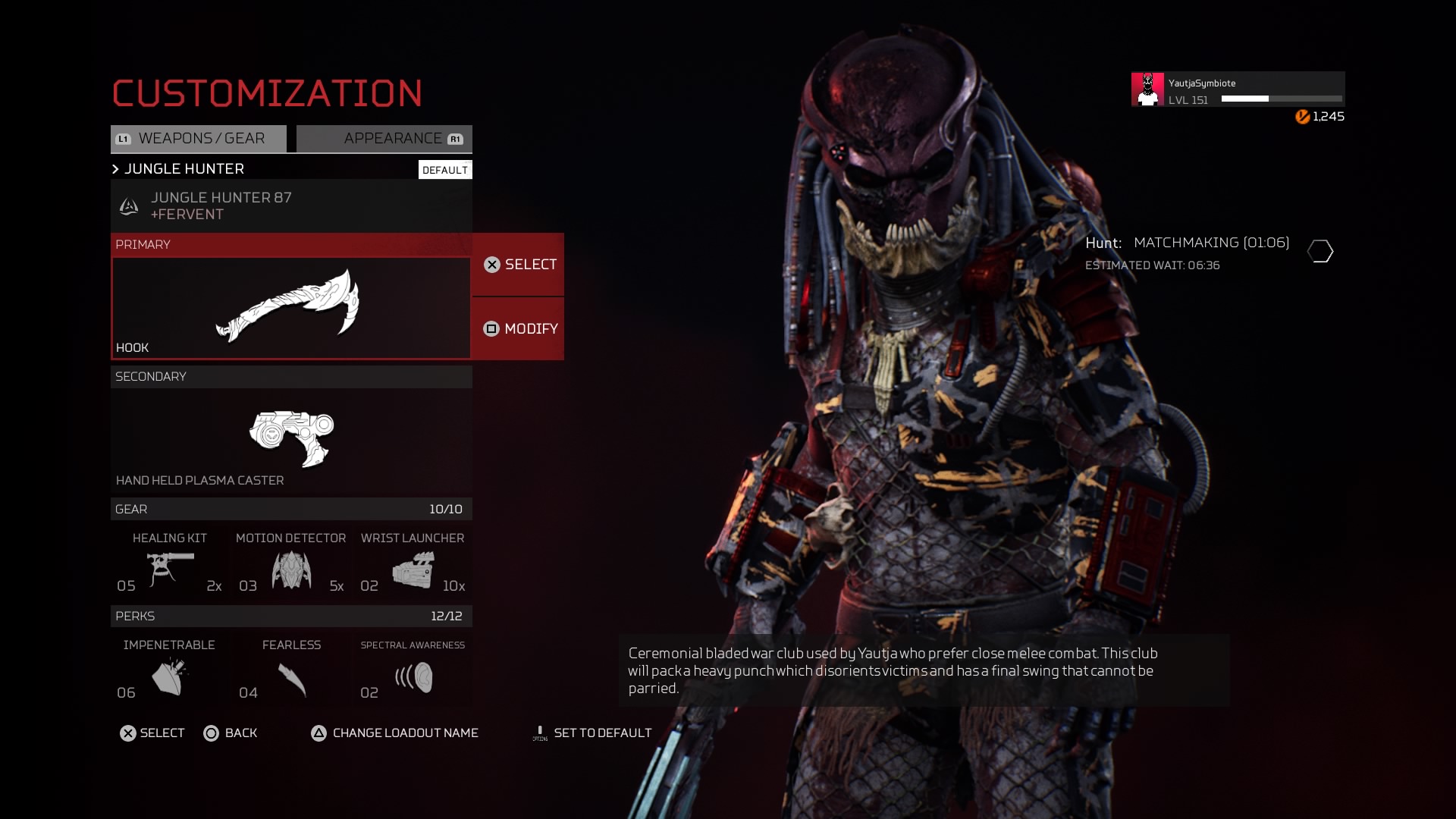1456x819 pixels.
Task: Choose the Fearless perk slot
Action: [x=291, y=671]
